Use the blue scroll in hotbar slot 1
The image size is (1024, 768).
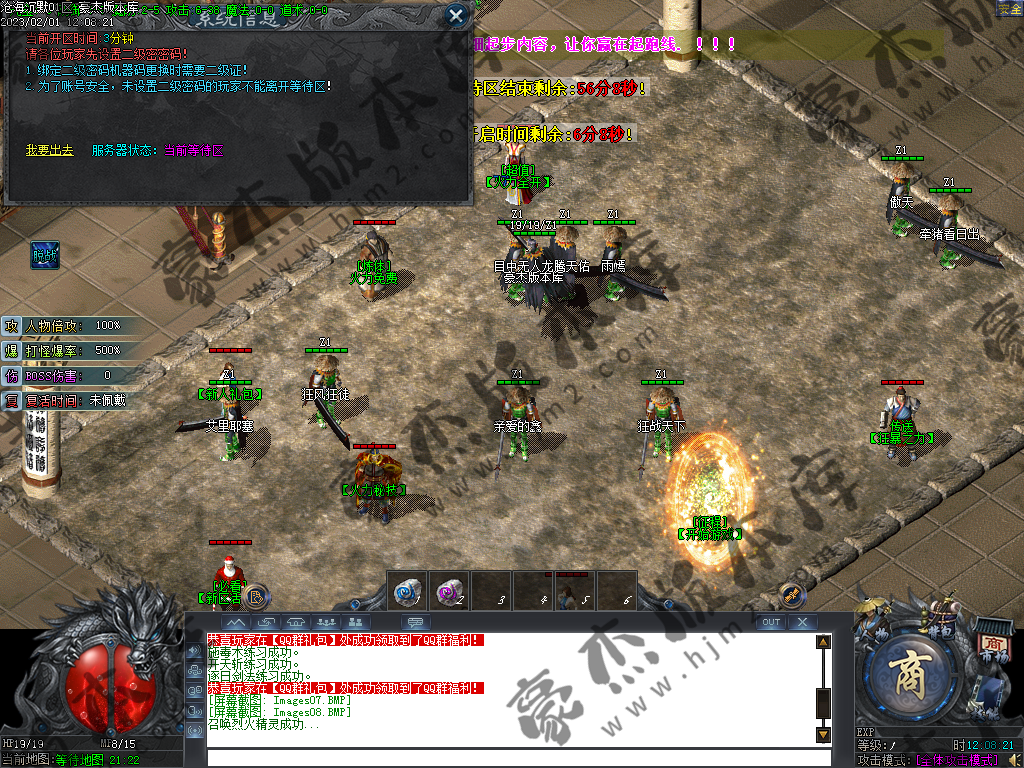click(x=407, y=590)
